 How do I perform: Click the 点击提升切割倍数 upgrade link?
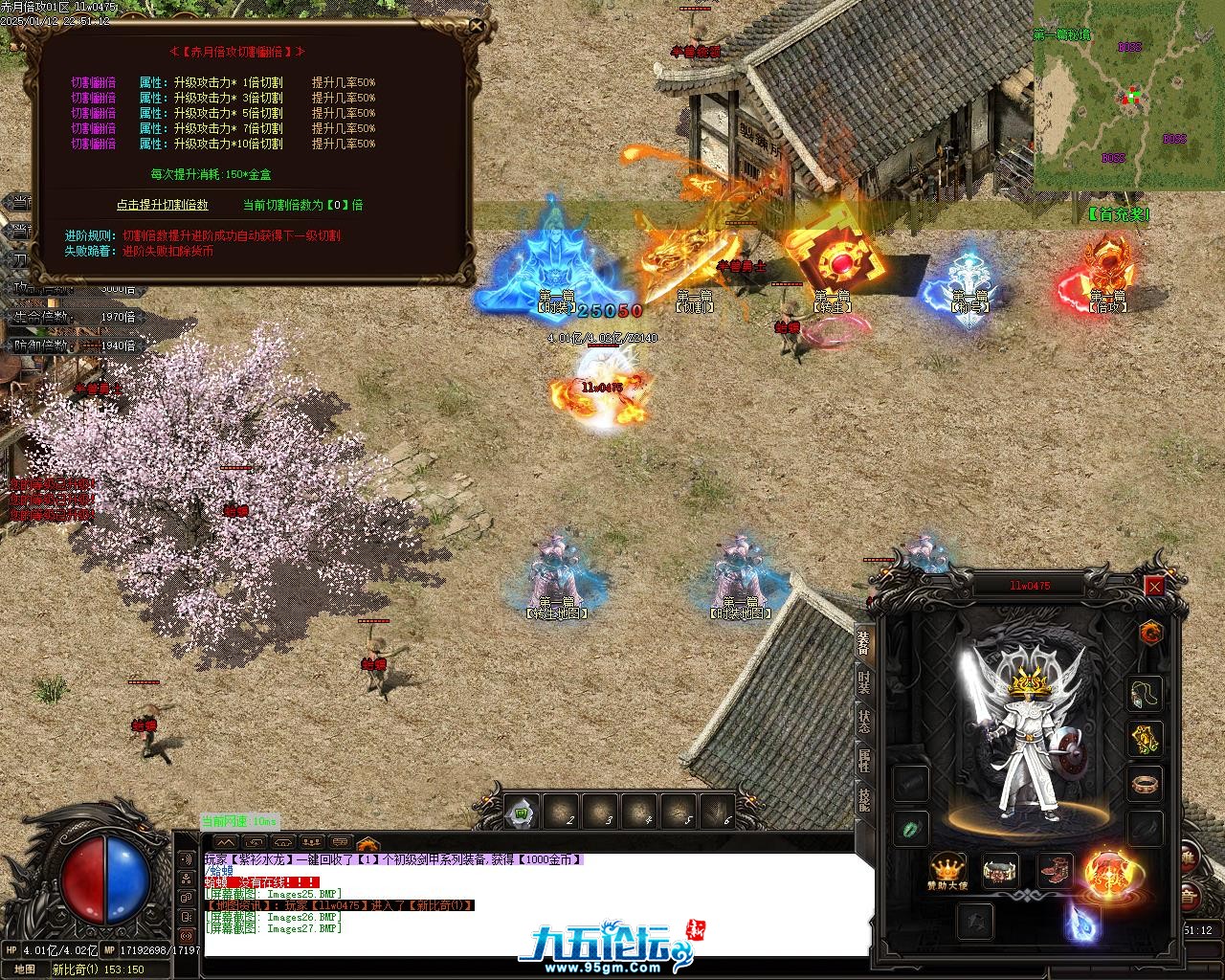click(162, 205)
